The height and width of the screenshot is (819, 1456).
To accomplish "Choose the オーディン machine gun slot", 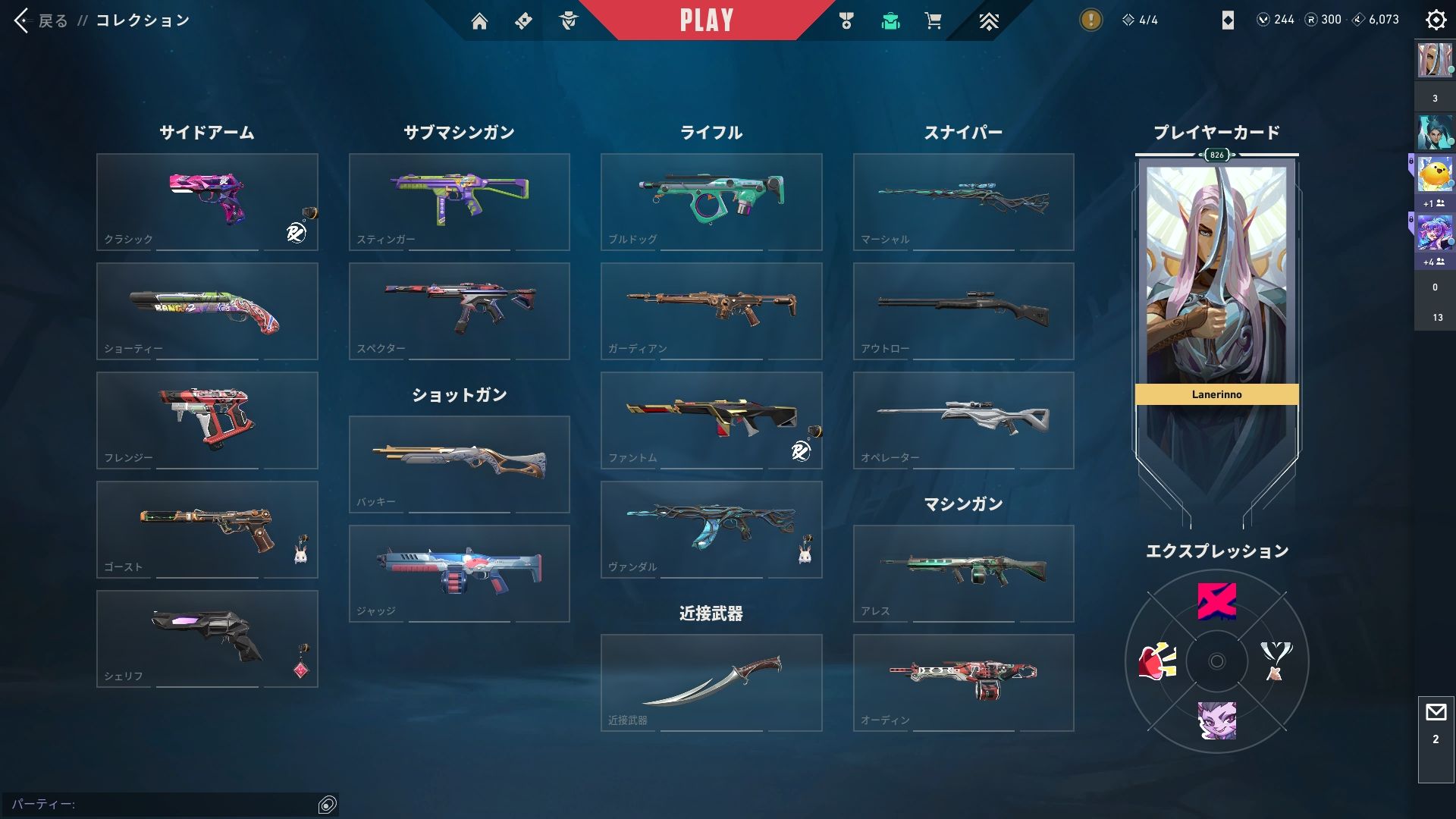I will click(963, 682).
